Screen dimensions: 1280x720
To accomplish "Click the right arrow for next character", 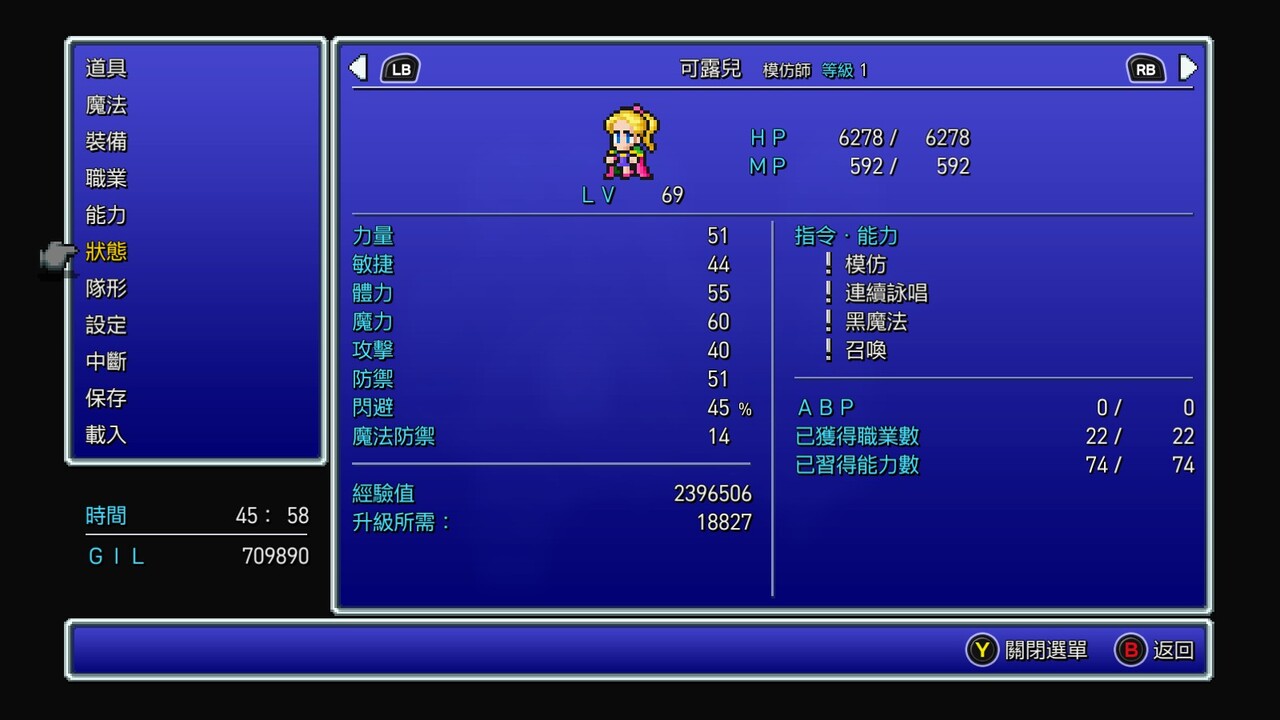I will pyautogui.click(x=1188, y=68).
